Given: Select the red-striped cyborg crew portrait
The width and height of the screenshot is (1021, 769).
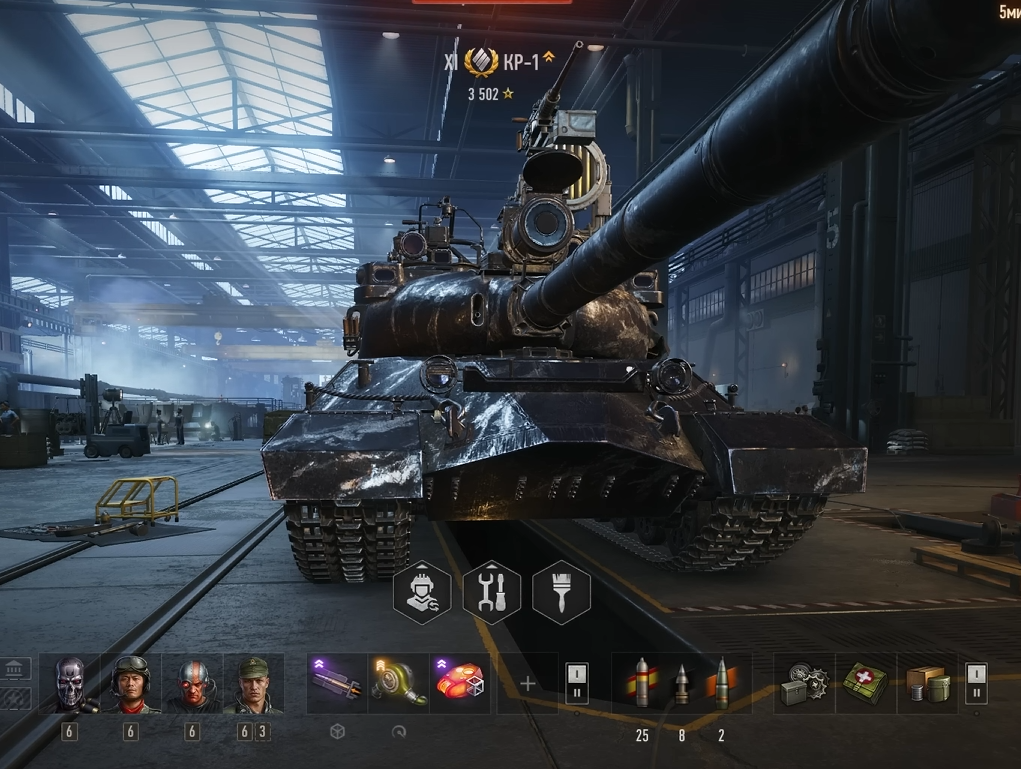Looking at the screenshot, I should coord(192,684).
